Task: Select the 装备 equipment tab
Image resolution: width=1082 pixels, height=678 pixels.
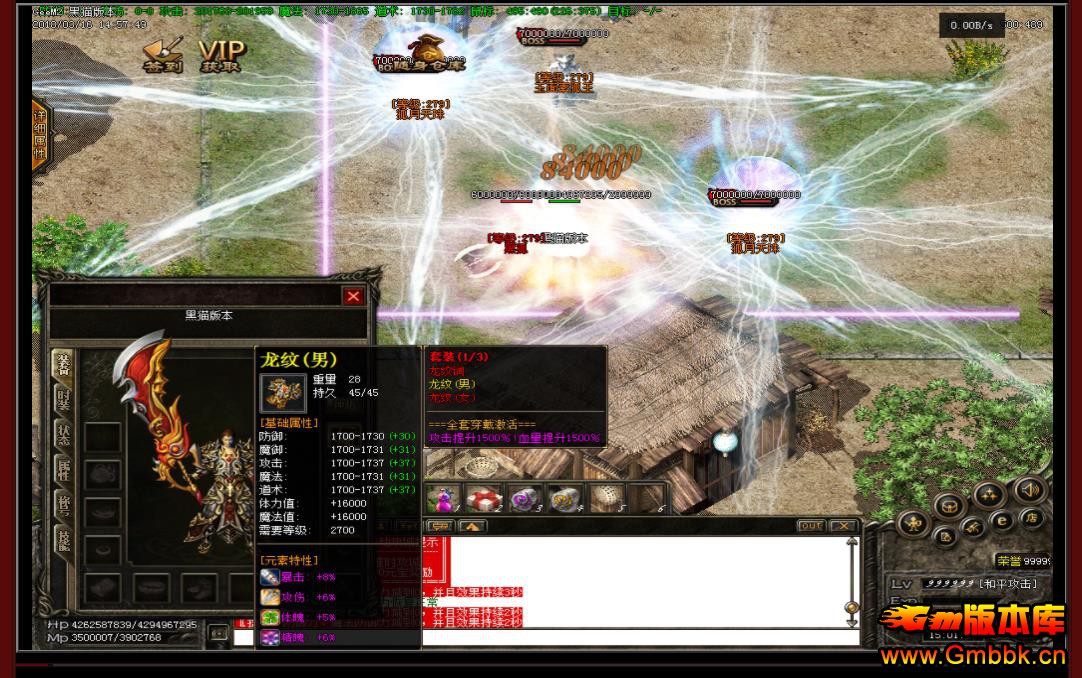Action: pyautogui.click(x=63, y=365)
